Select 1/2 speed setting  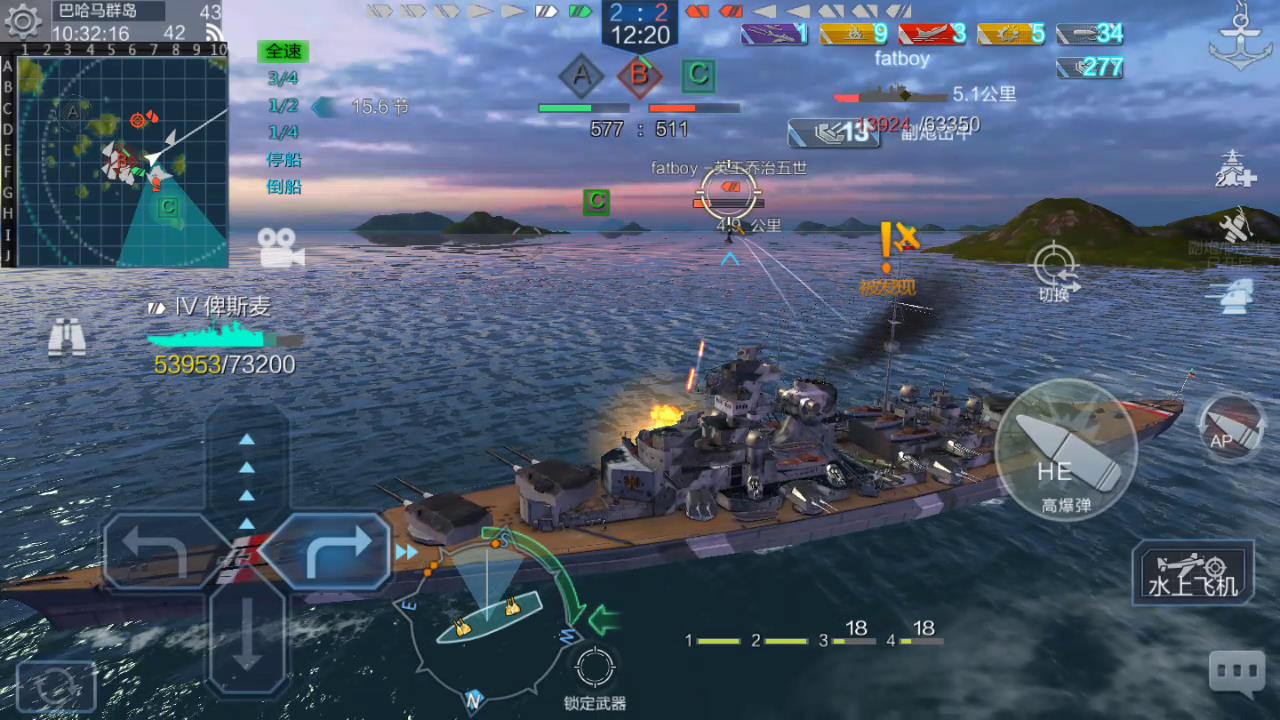(283, 106)
